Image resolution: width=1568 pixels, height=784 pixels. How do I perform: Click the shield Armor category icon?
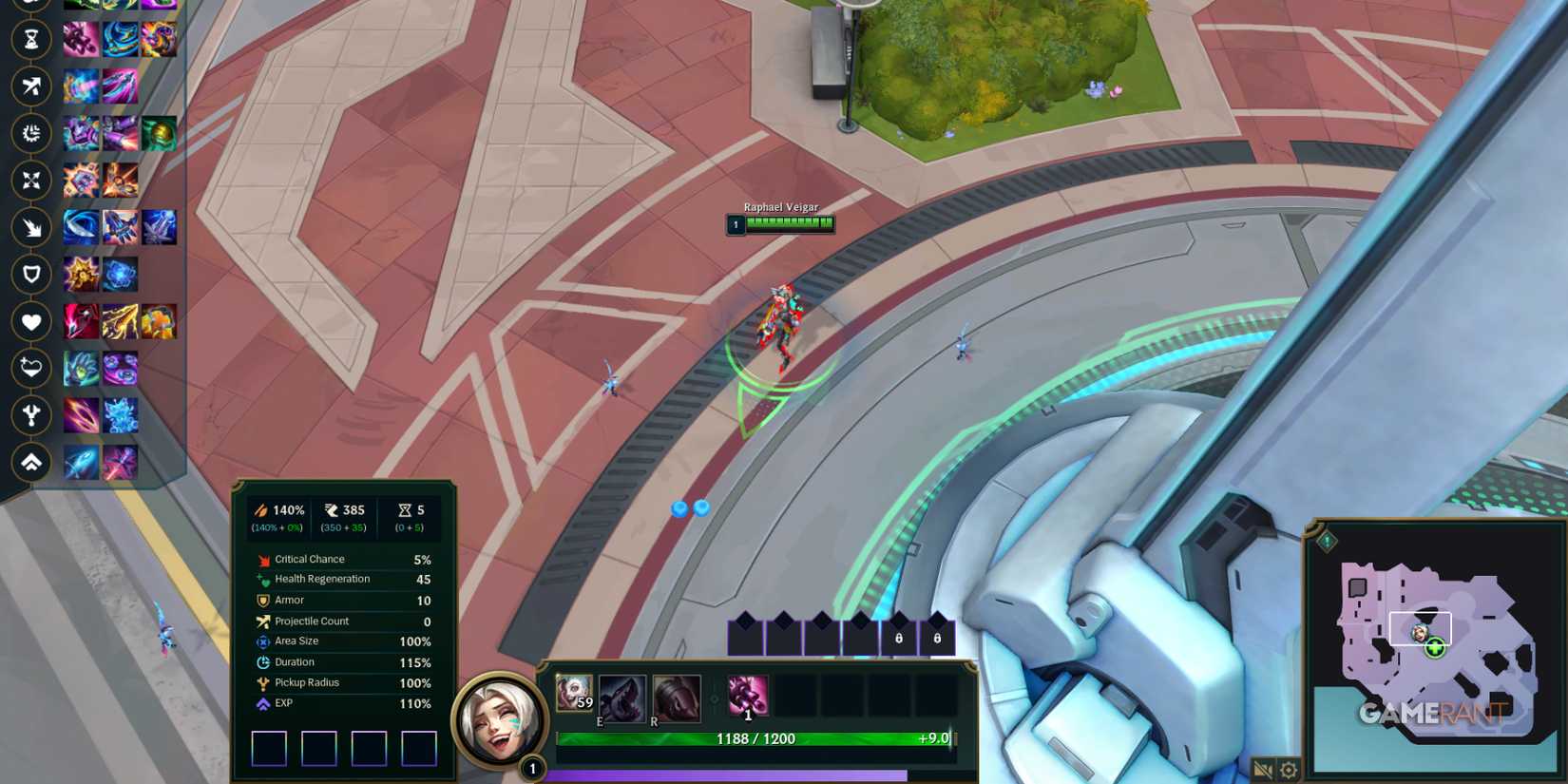(x=31, y=275)
